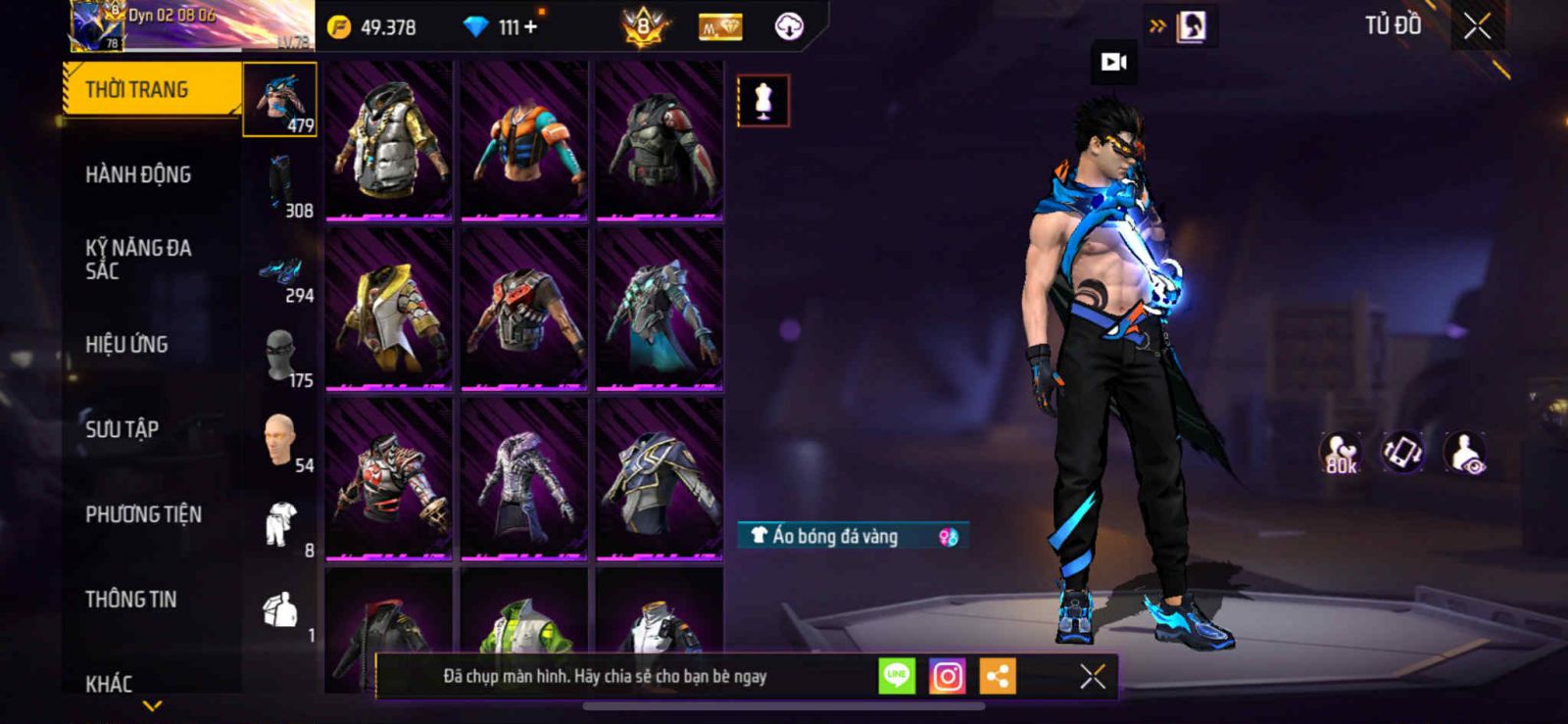Image resolution: width=1568 pixels, height=724 pixels.
Task: Share the screenshot to Instagram
Action: (x=947, y=676)
